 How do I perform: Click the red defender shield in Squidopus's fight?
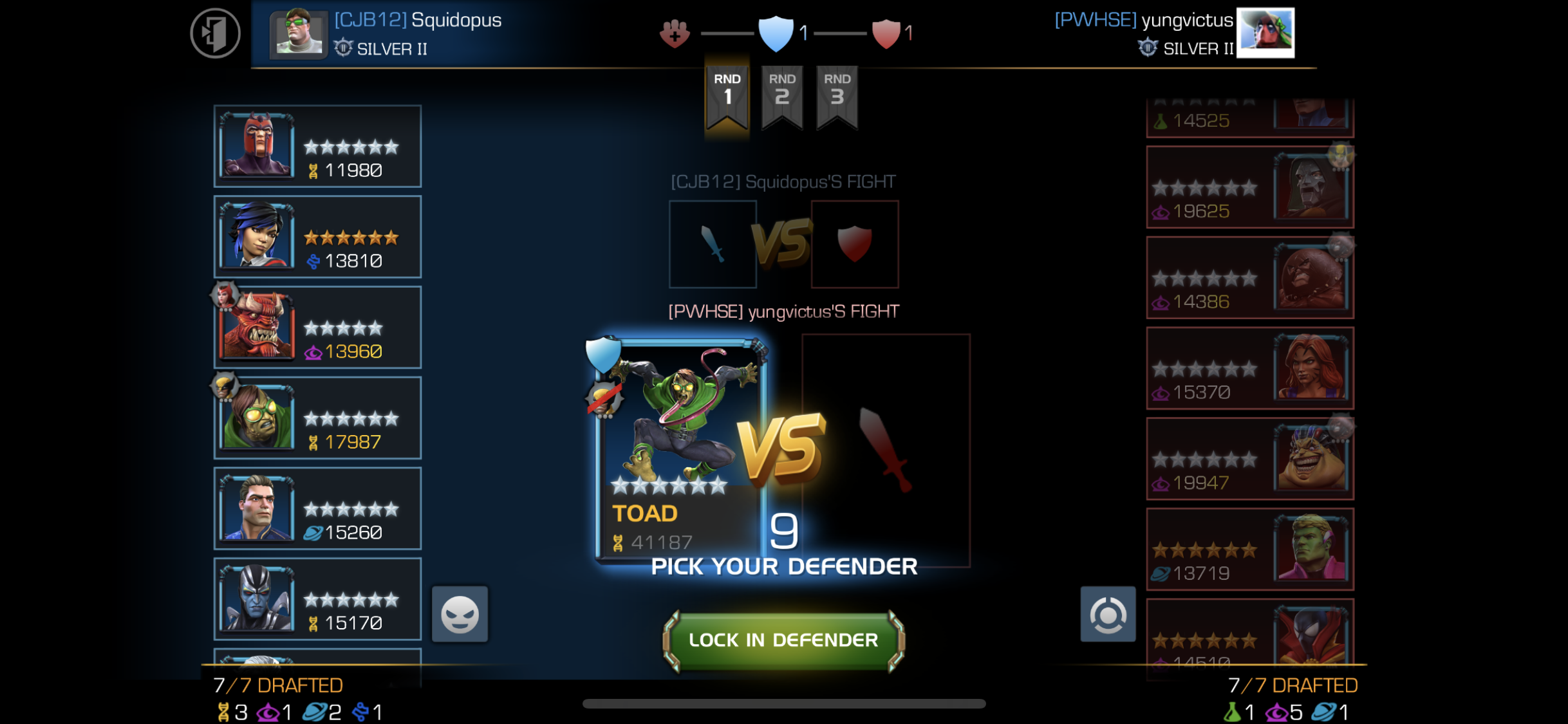pyautogui.click(x=854, y=244)
